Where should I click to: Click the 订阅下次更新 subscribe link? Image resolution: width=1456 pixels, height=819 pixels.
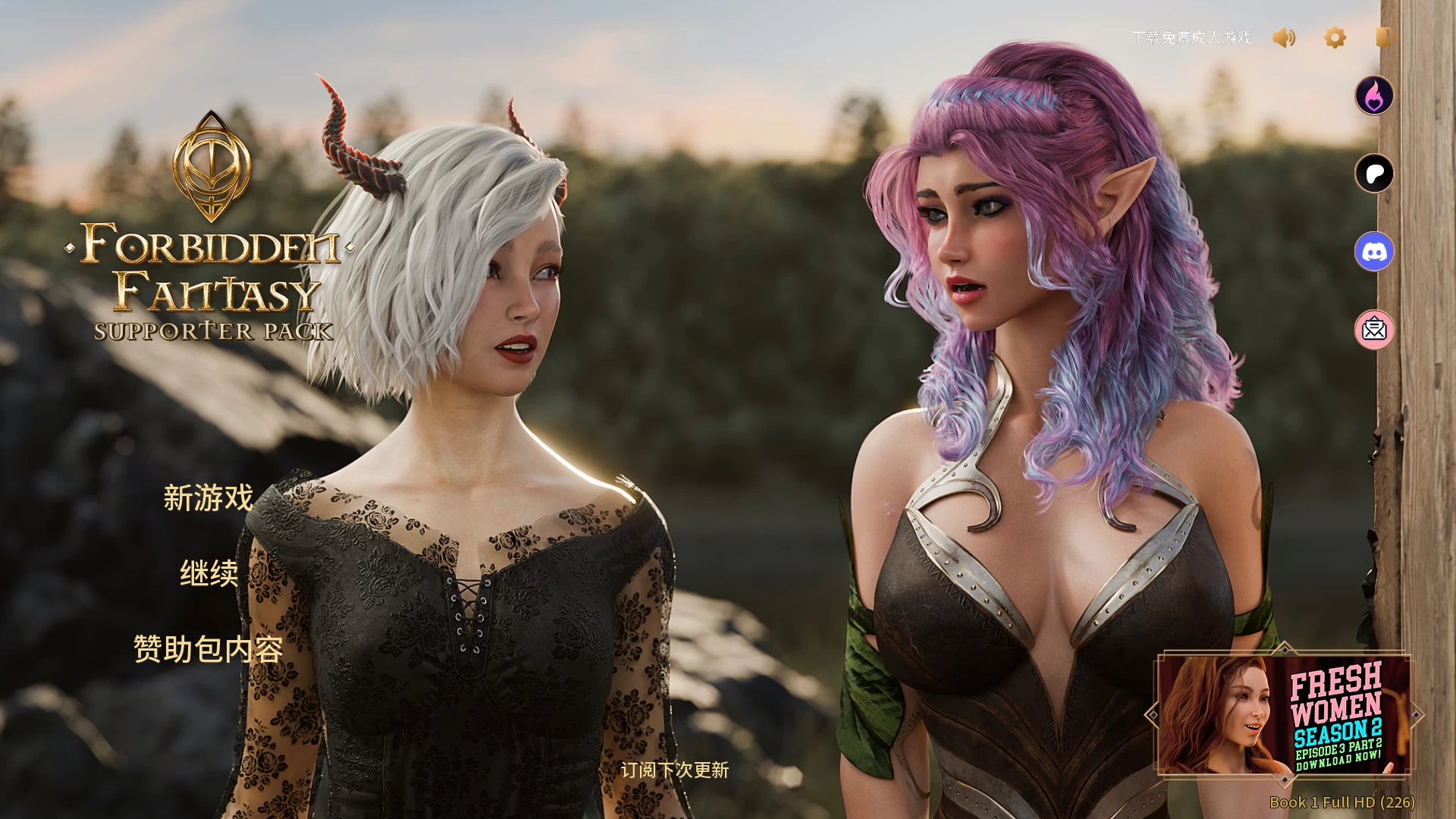click(674, 770)
